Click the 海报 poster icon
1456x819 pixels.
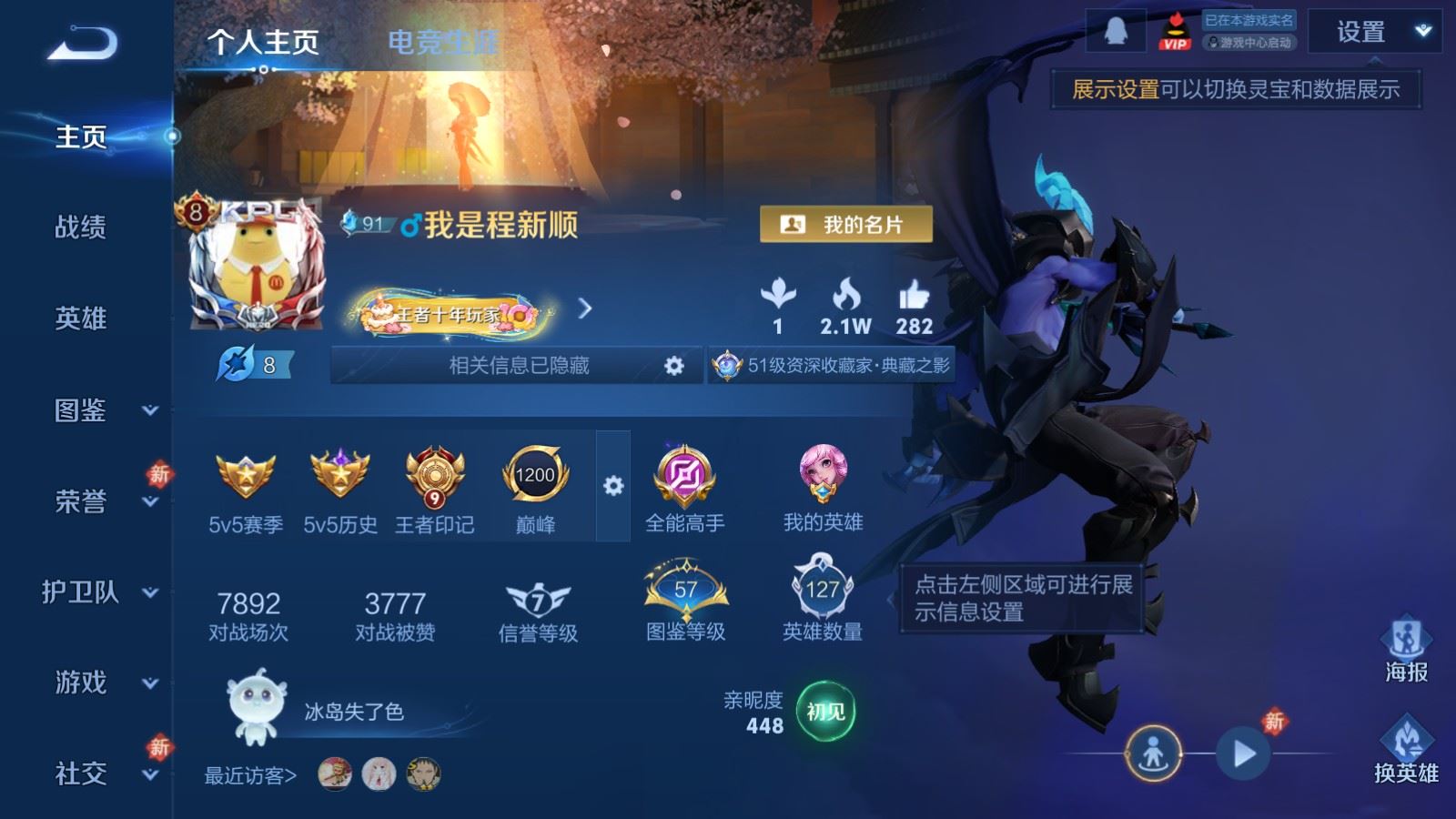[x=1406, y=648]
